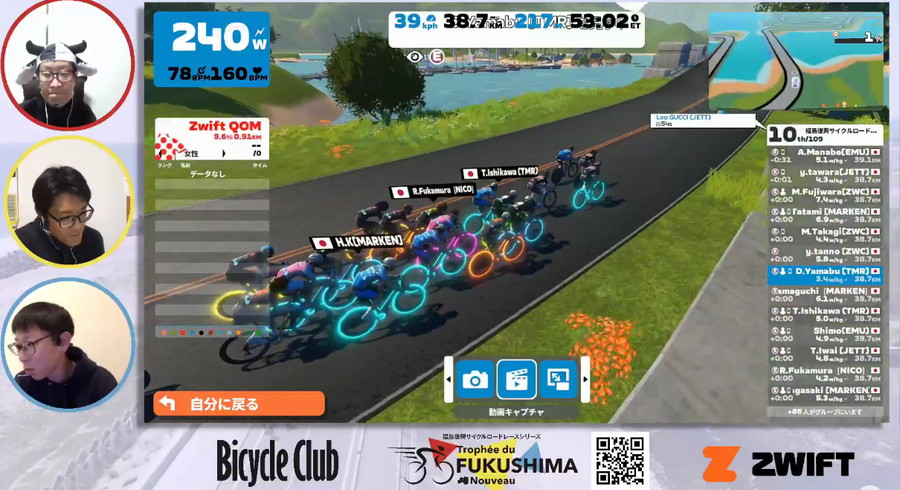
Task: Show previous action bar items with left arrow
Action: pyautogui.click(x=449, y=380)
